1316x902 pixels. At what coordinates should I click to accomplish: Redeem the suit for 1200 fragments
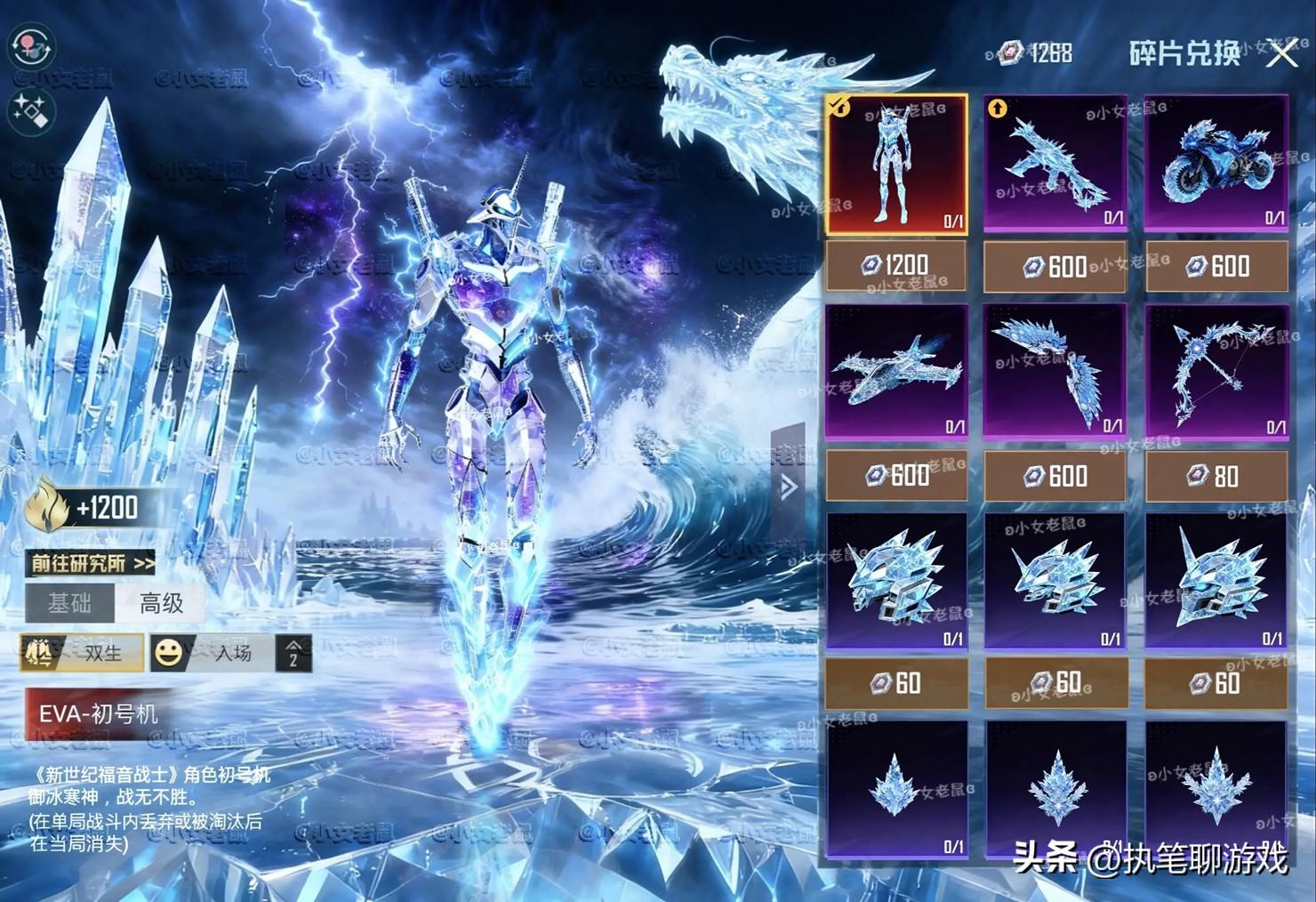point(896,266)
